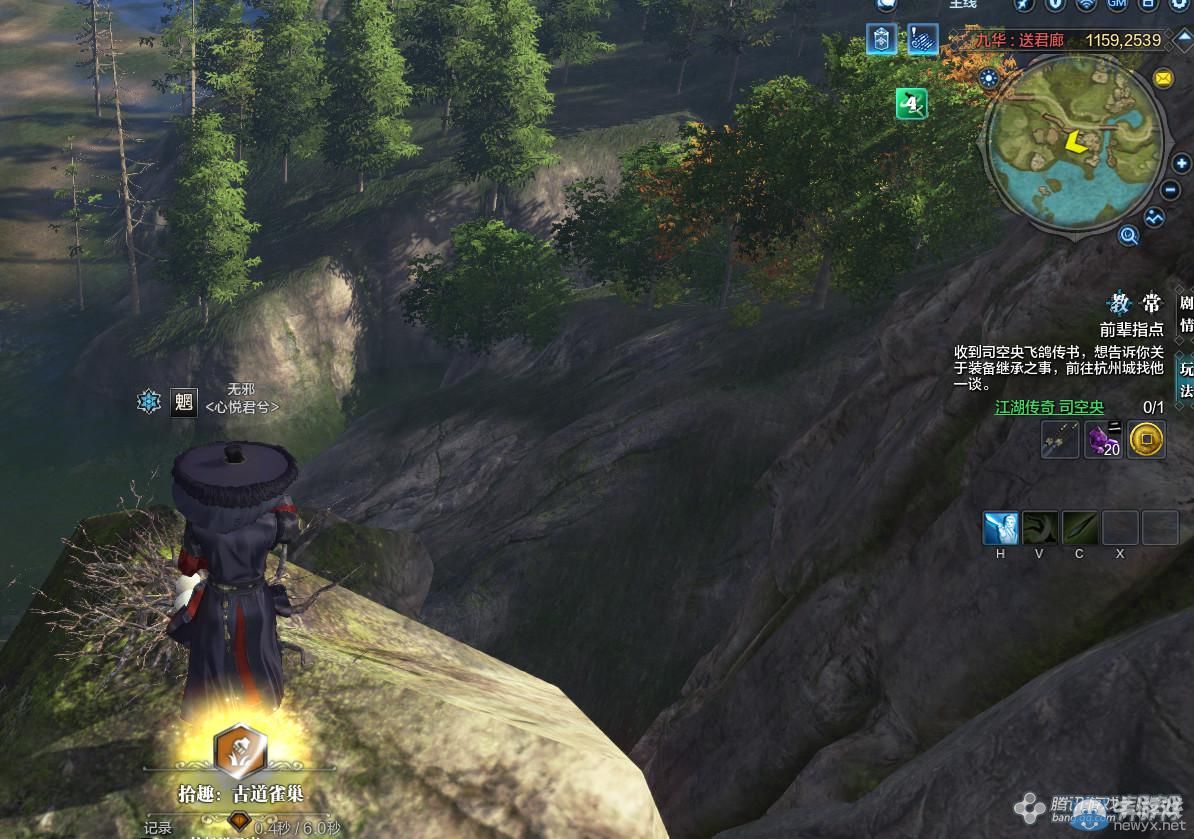Open the world map landscape icon

pyautogui.click(x=1156, y=216)
